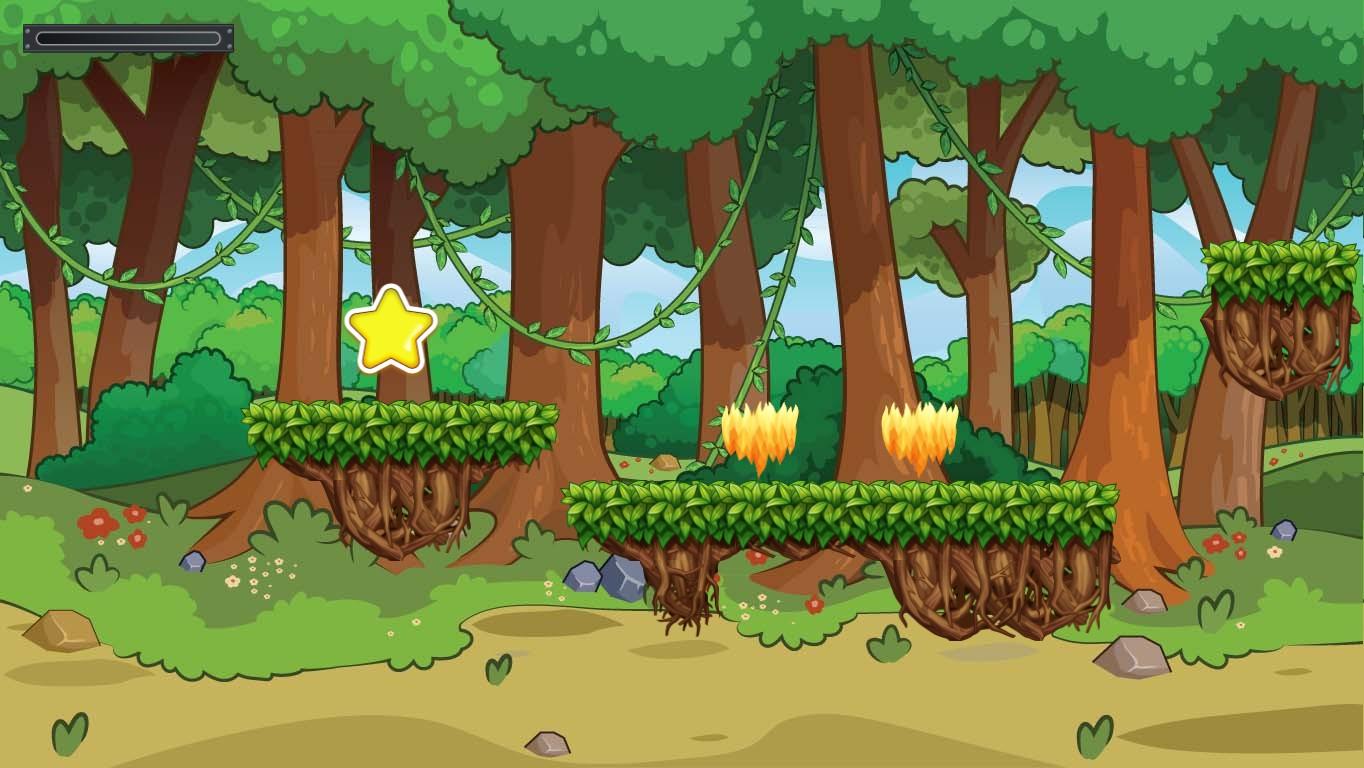Click the health bar frame
This screenshot has height=768, width=1364.
(127, 39)
